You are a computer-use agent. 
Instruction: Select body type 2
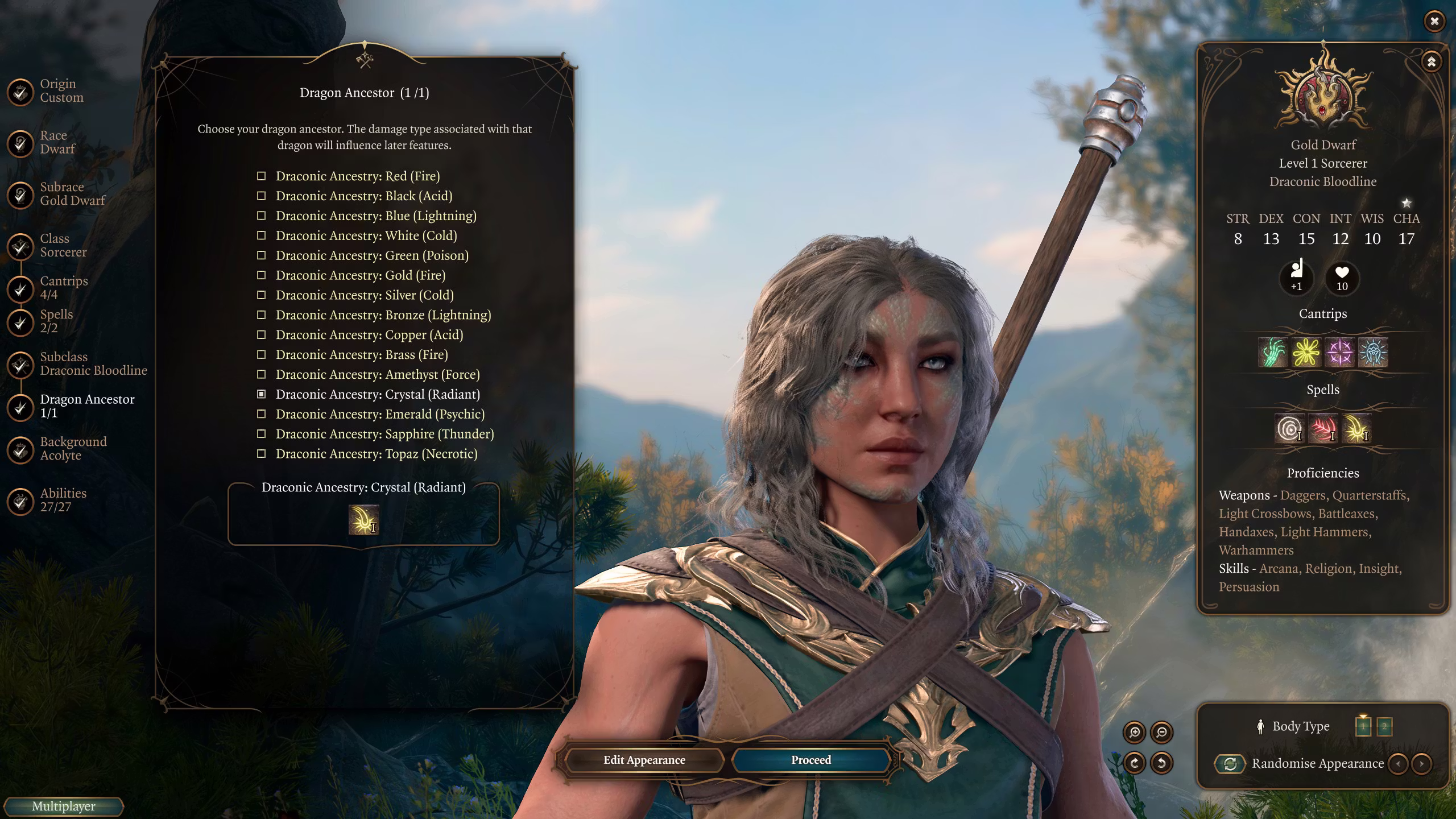coord(1384,726)
